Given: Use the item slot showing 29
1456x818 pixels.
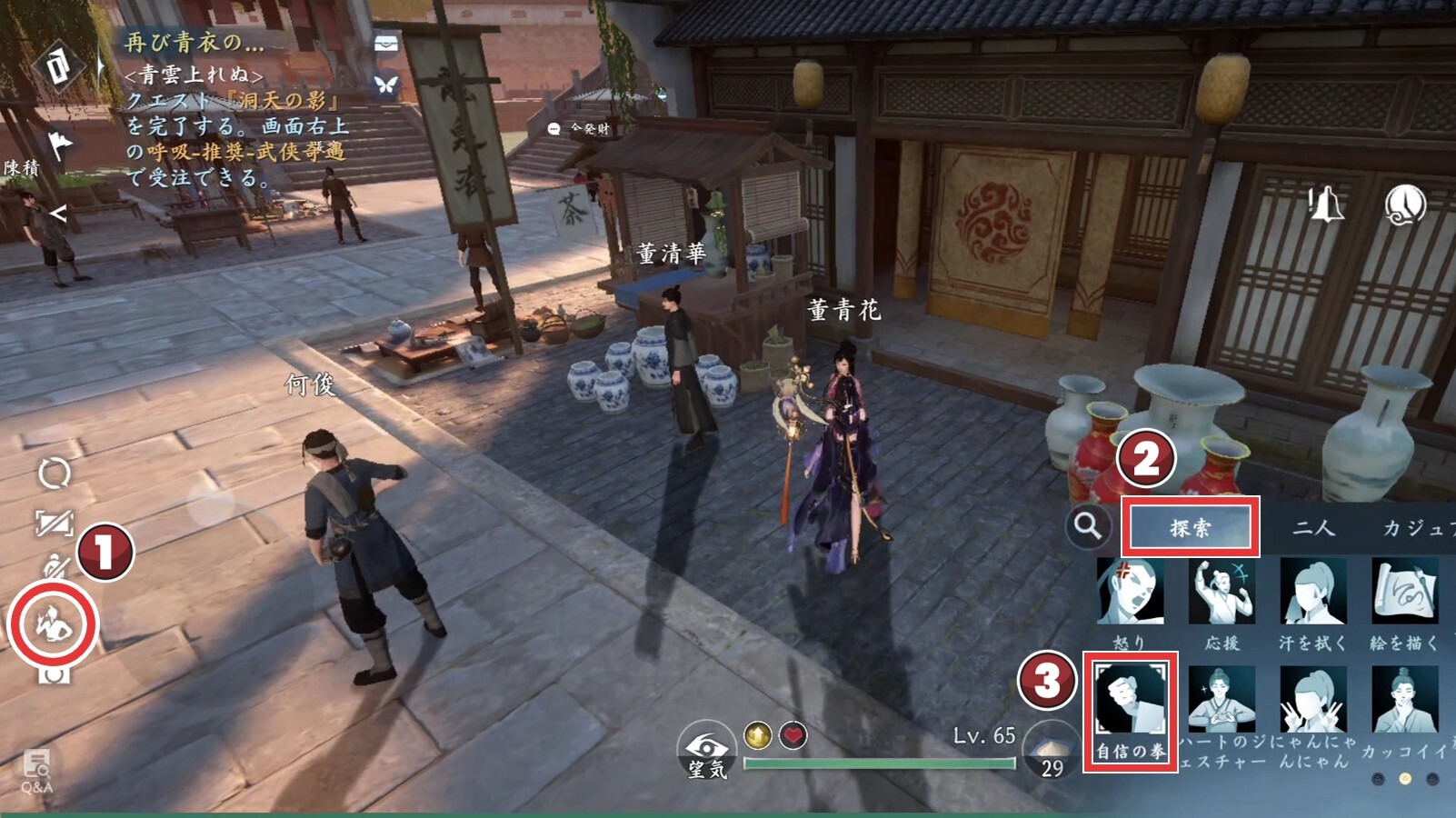Looking at the screenshot, I should (x=1051, y=753).
